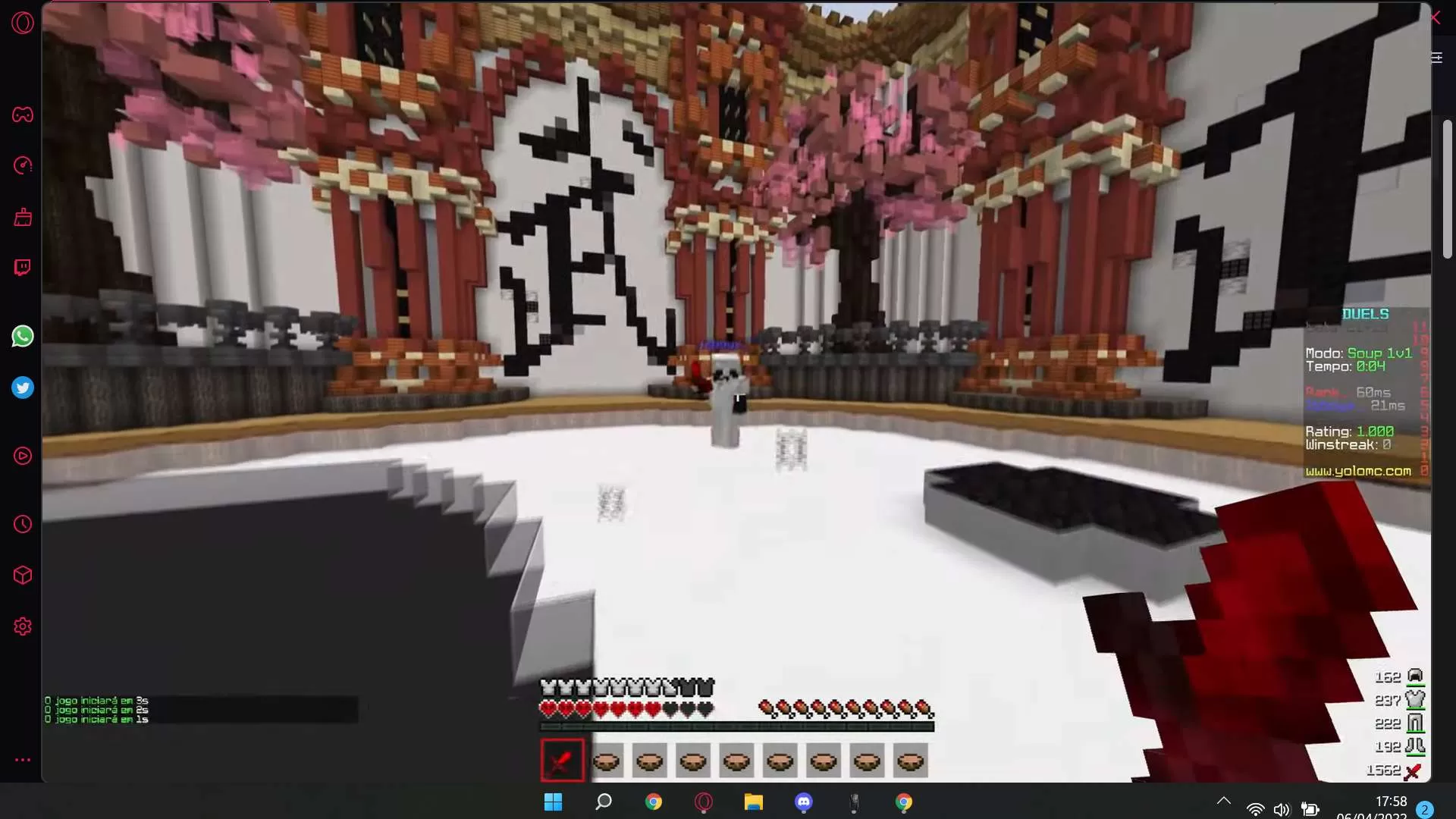Open the Windows Start menu
Viewport: 1456px width, 819px height.
(554, 802)
